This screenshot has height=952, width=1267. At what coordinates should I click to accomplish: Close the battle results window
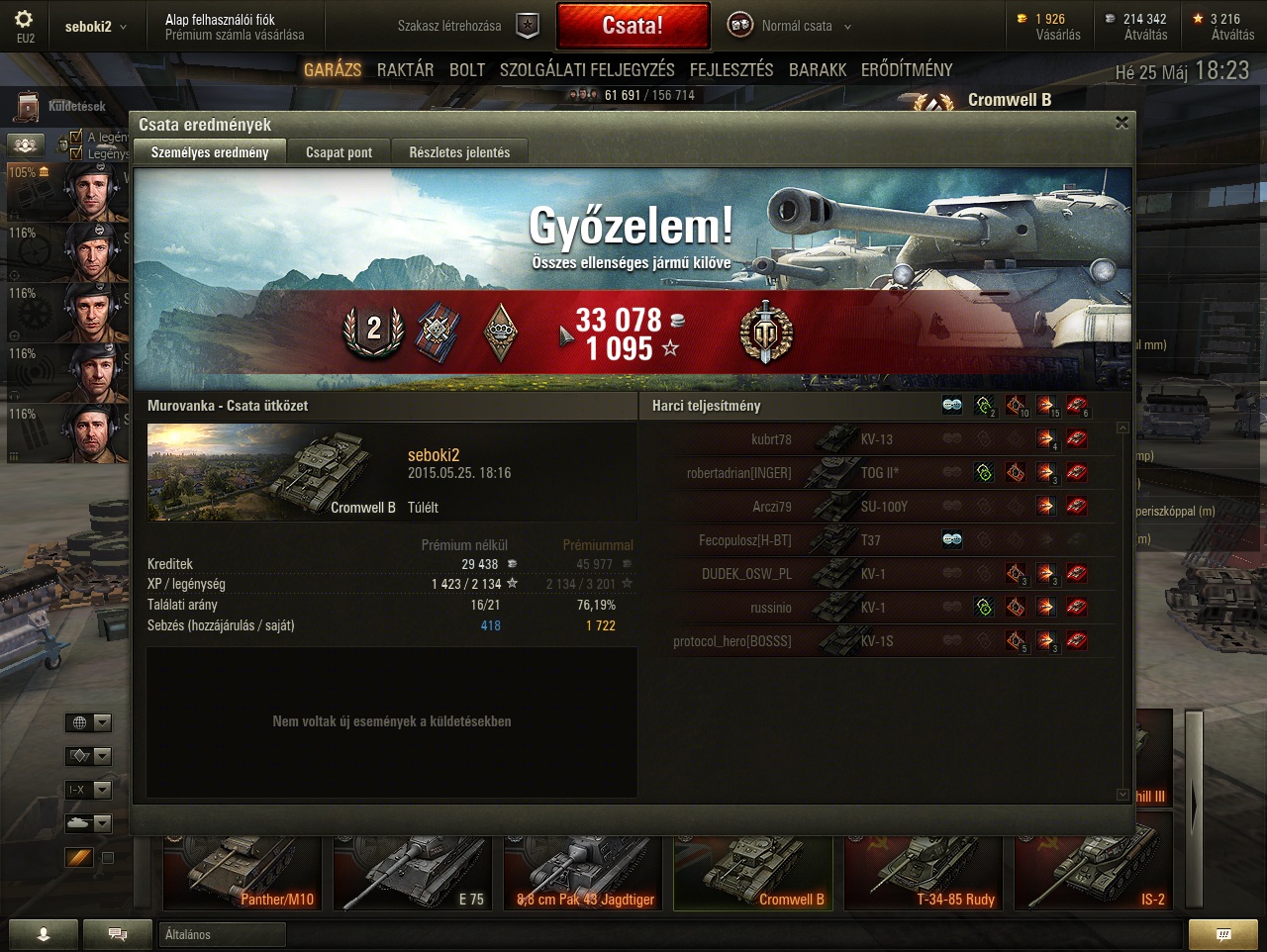[x=1121, y=123]
